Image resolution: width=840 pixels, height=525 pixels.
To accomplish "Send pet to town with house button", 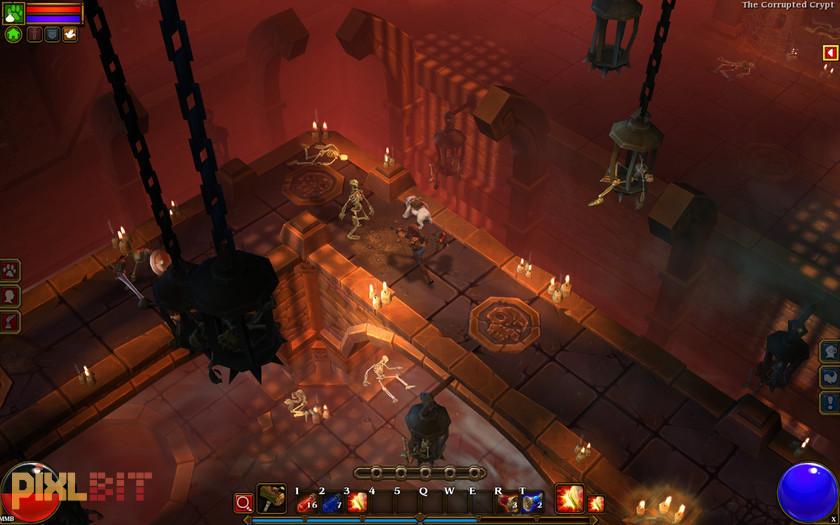I will click(13, 34).
